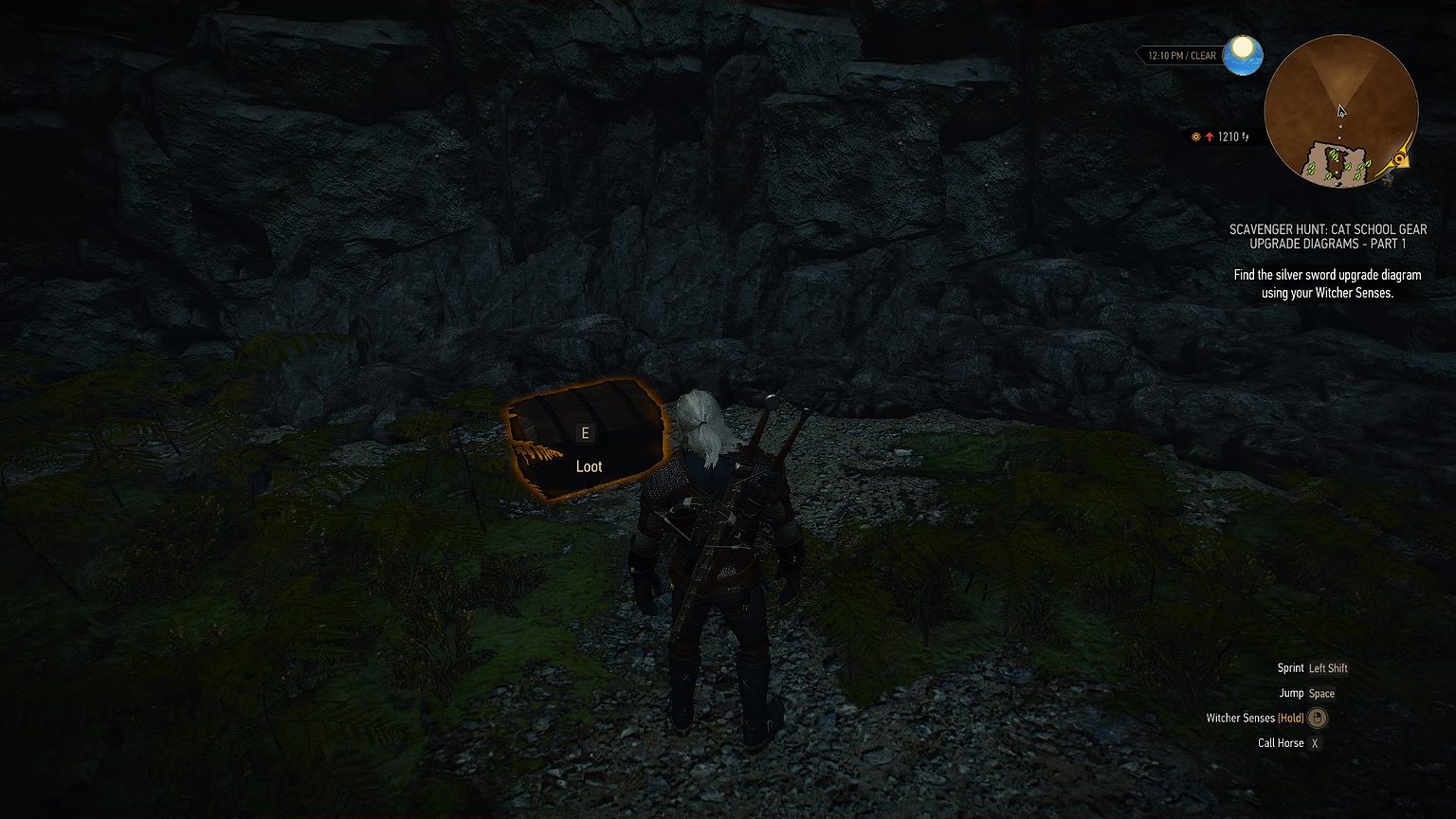1456x819 pixels.
Task: Toggle Witcher Senses in the control hints
Action: 1241,718
